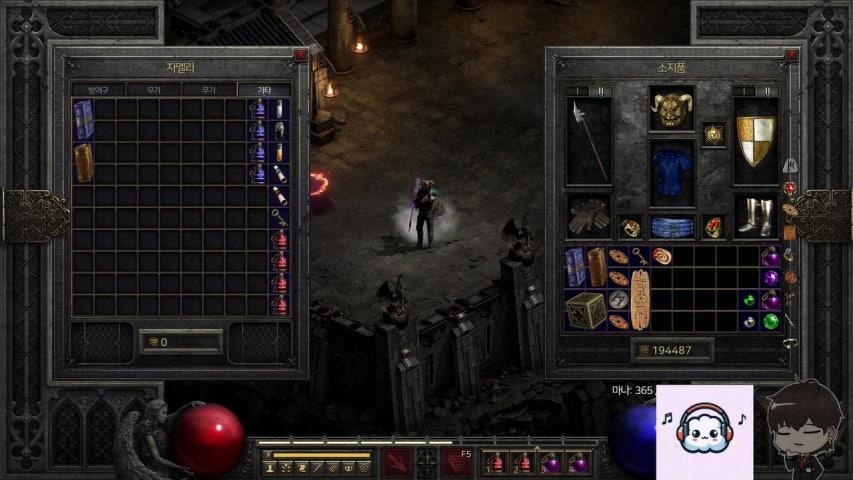Viewport: 853px width, 480px height.
Task: Close the Jamella vendor window
Action: 300,55
